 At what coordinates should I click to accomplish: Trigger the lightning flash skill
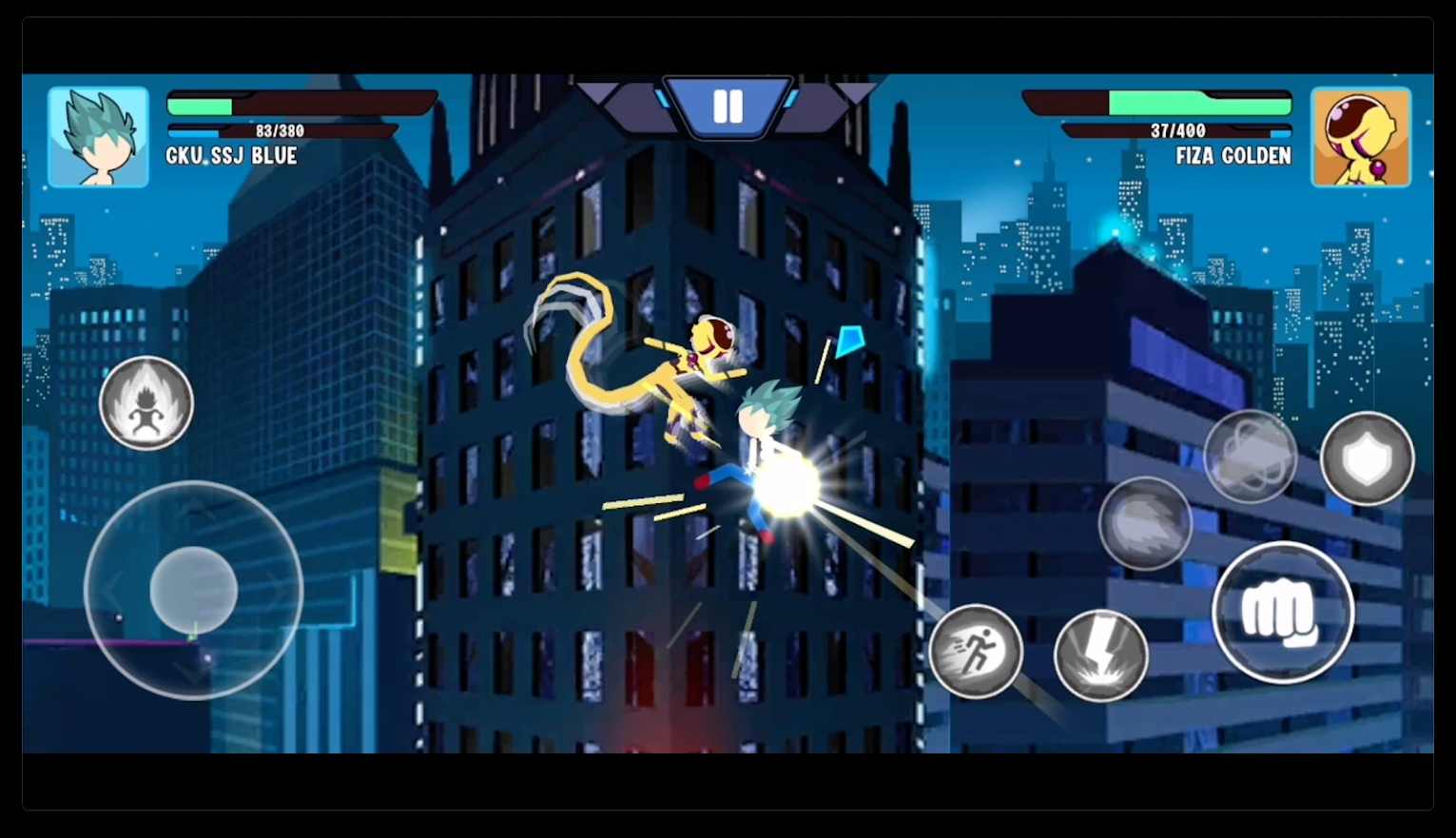pos(1100,653)
